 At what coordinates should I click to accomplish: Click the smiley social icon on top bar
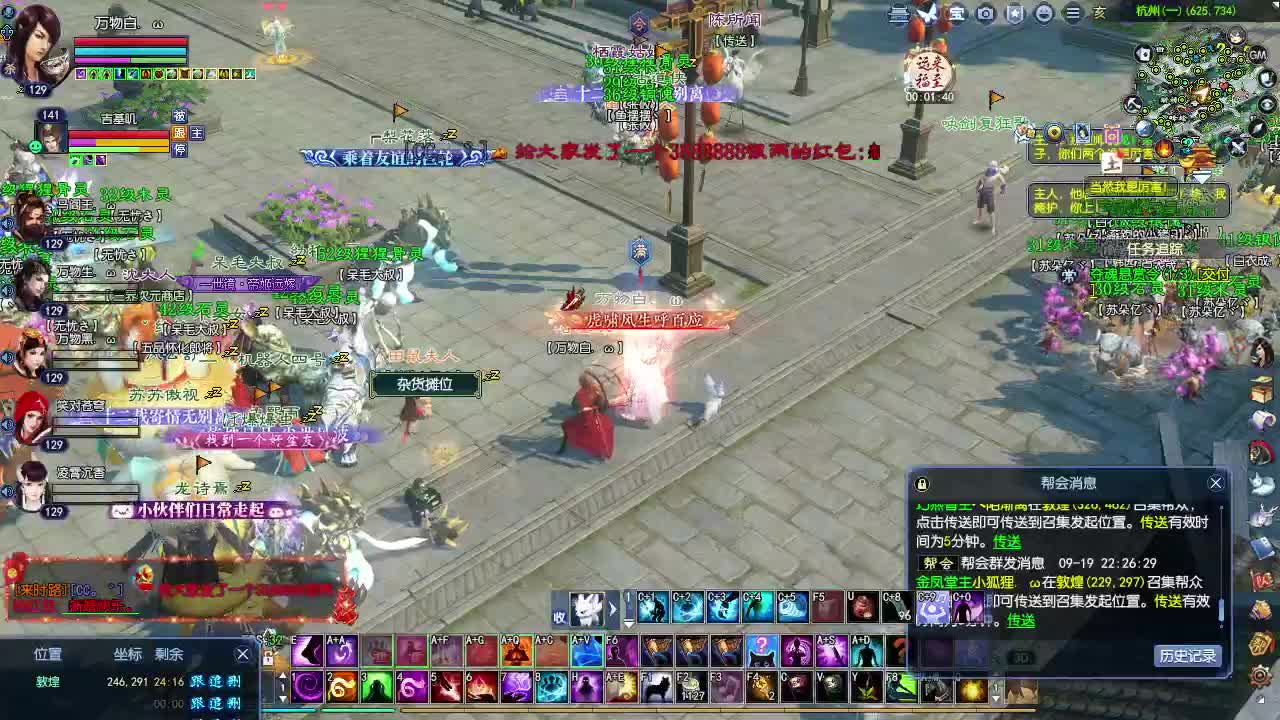1042,15
